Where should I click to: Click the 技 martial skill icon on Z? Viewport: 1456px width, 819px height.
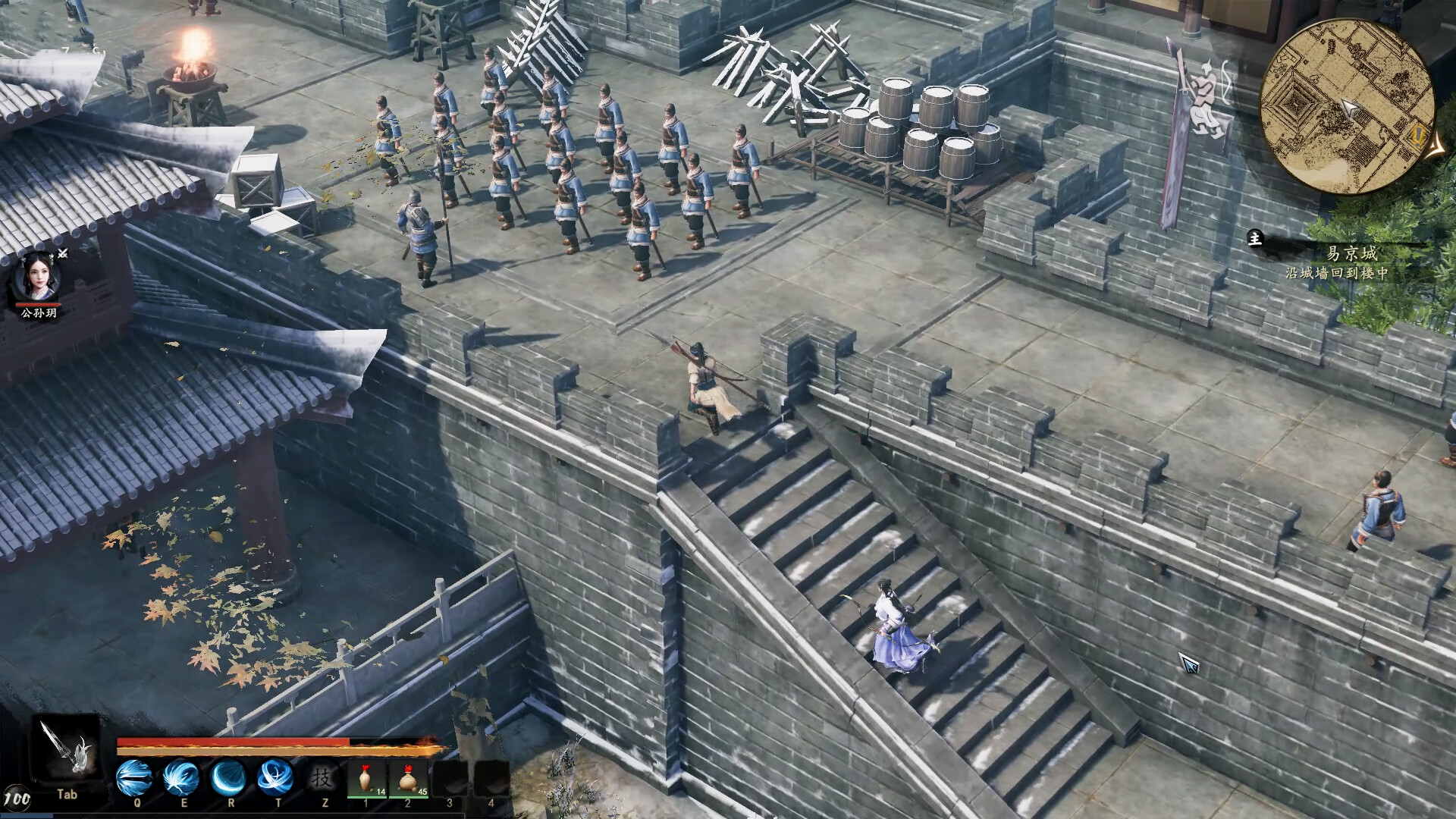[321, 777]
